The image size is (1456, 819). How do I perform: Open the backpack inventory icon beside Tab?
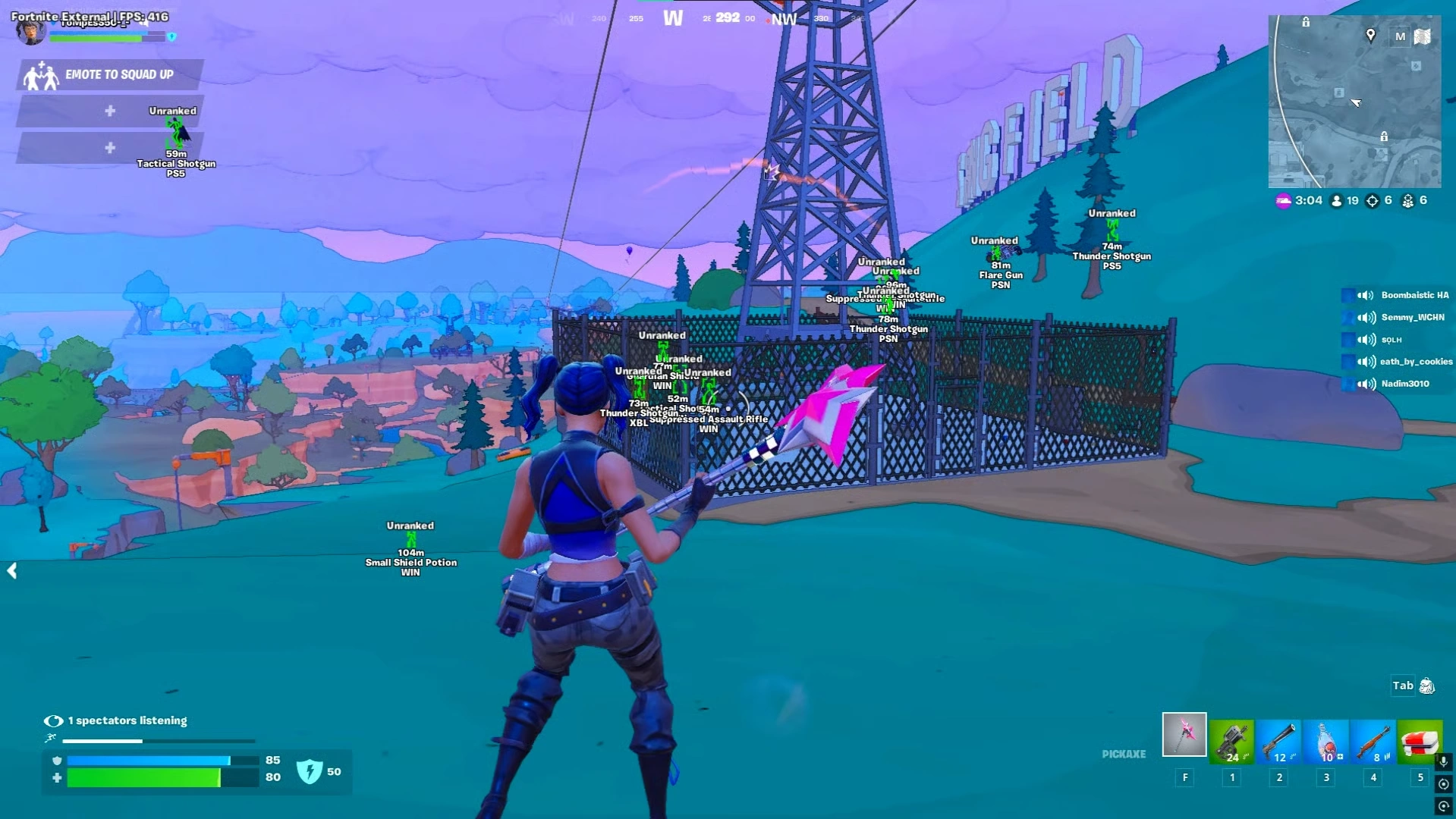click(x=1426, y=686)
